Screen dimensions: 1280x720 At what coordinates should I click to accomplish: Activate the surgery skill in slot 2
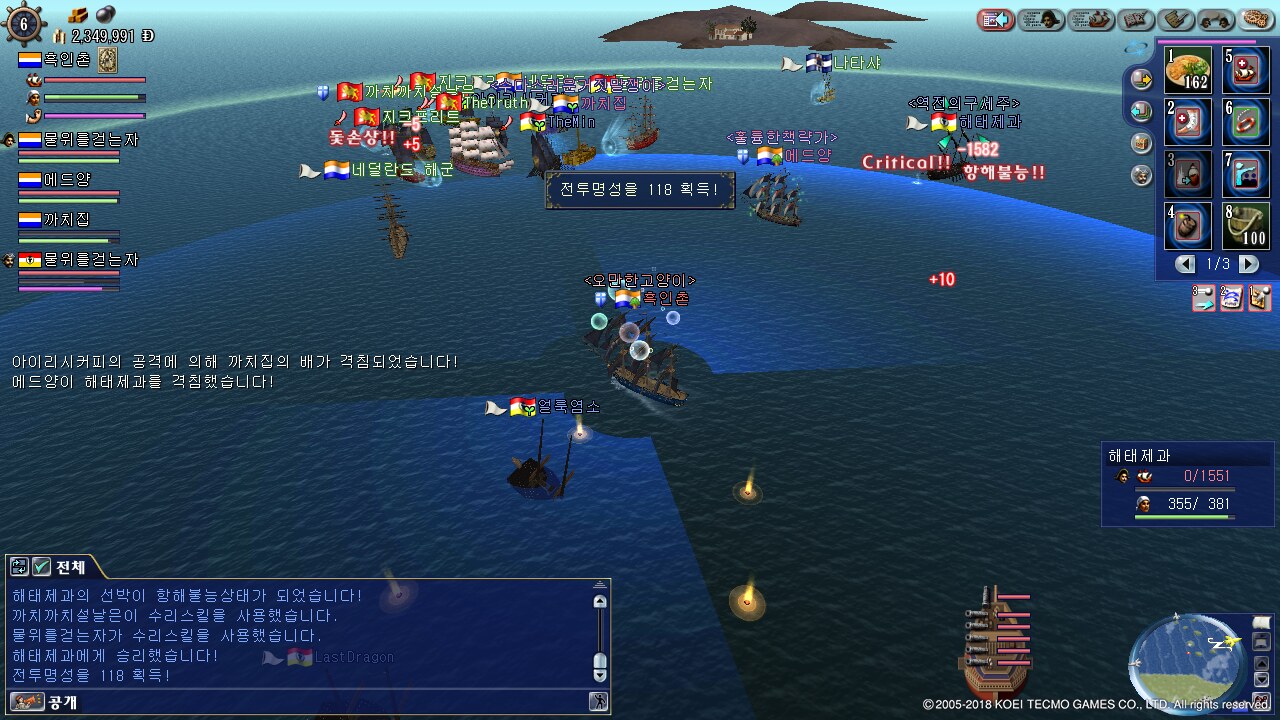[1188, 122]
